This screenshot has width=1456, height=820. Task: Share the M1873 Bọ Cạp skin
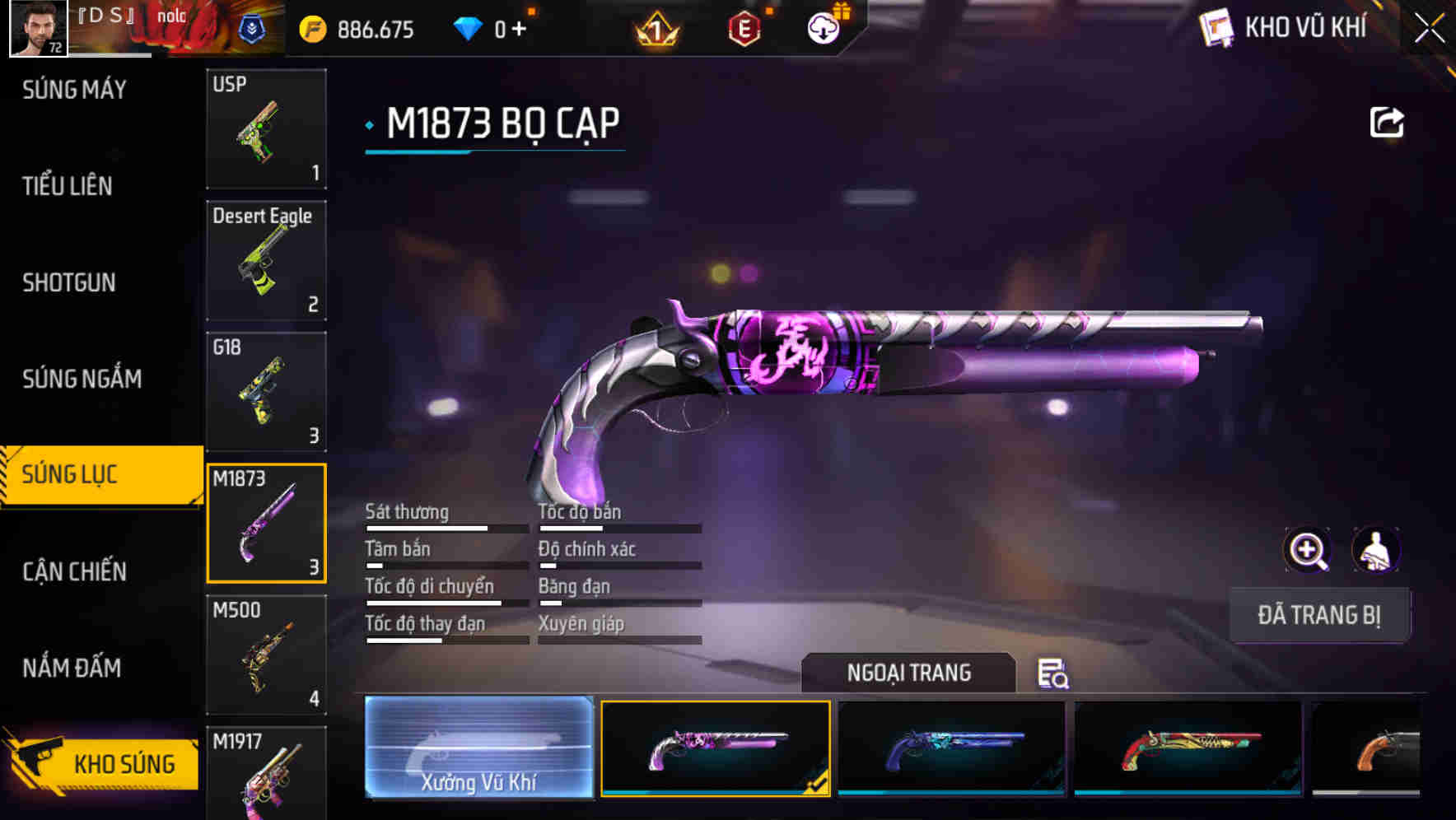coord(1387,120)
